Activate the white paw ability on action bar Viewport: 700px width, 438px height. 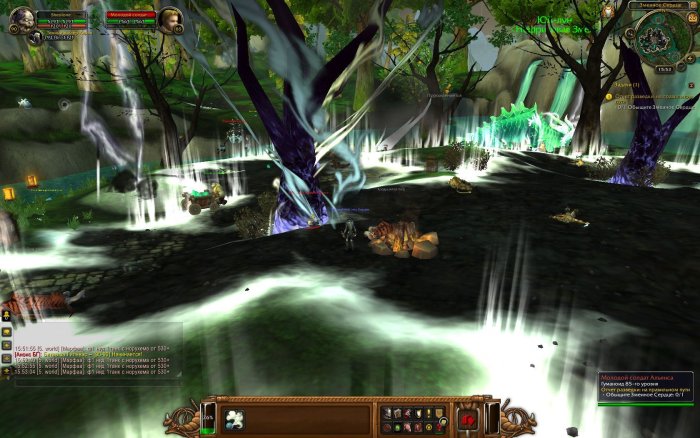(x=235, y=417)
